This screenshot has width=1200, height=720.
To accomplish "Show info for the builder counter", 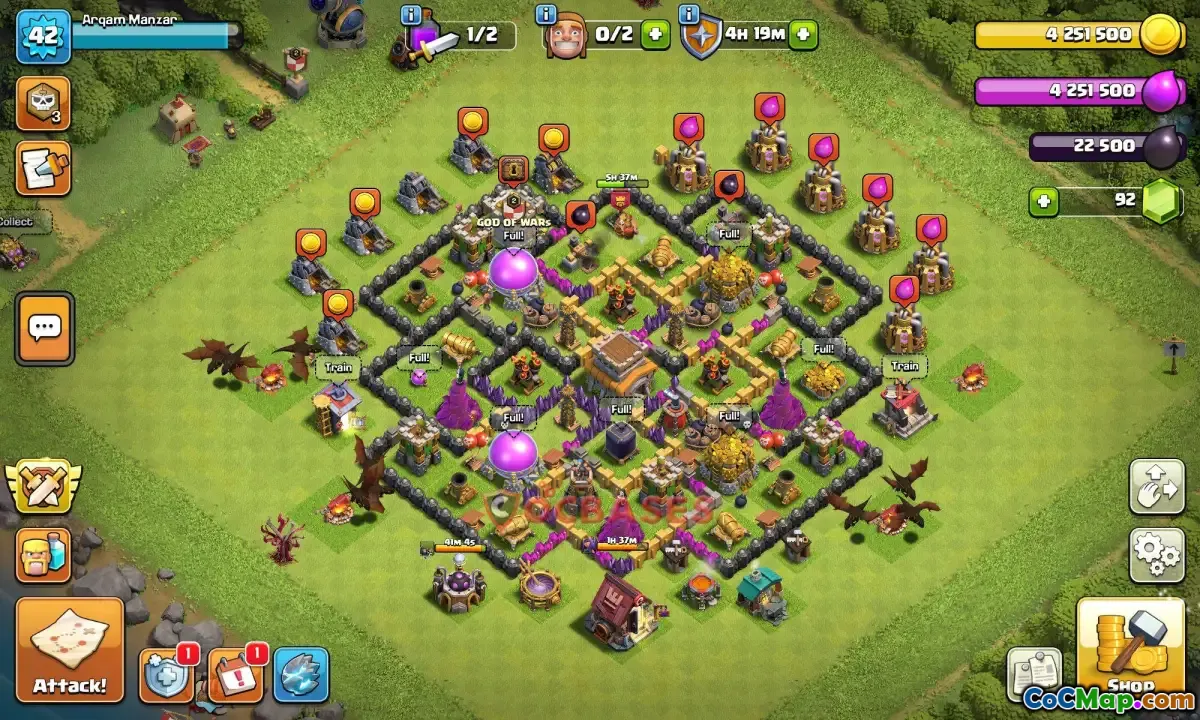I will [546, 15].
